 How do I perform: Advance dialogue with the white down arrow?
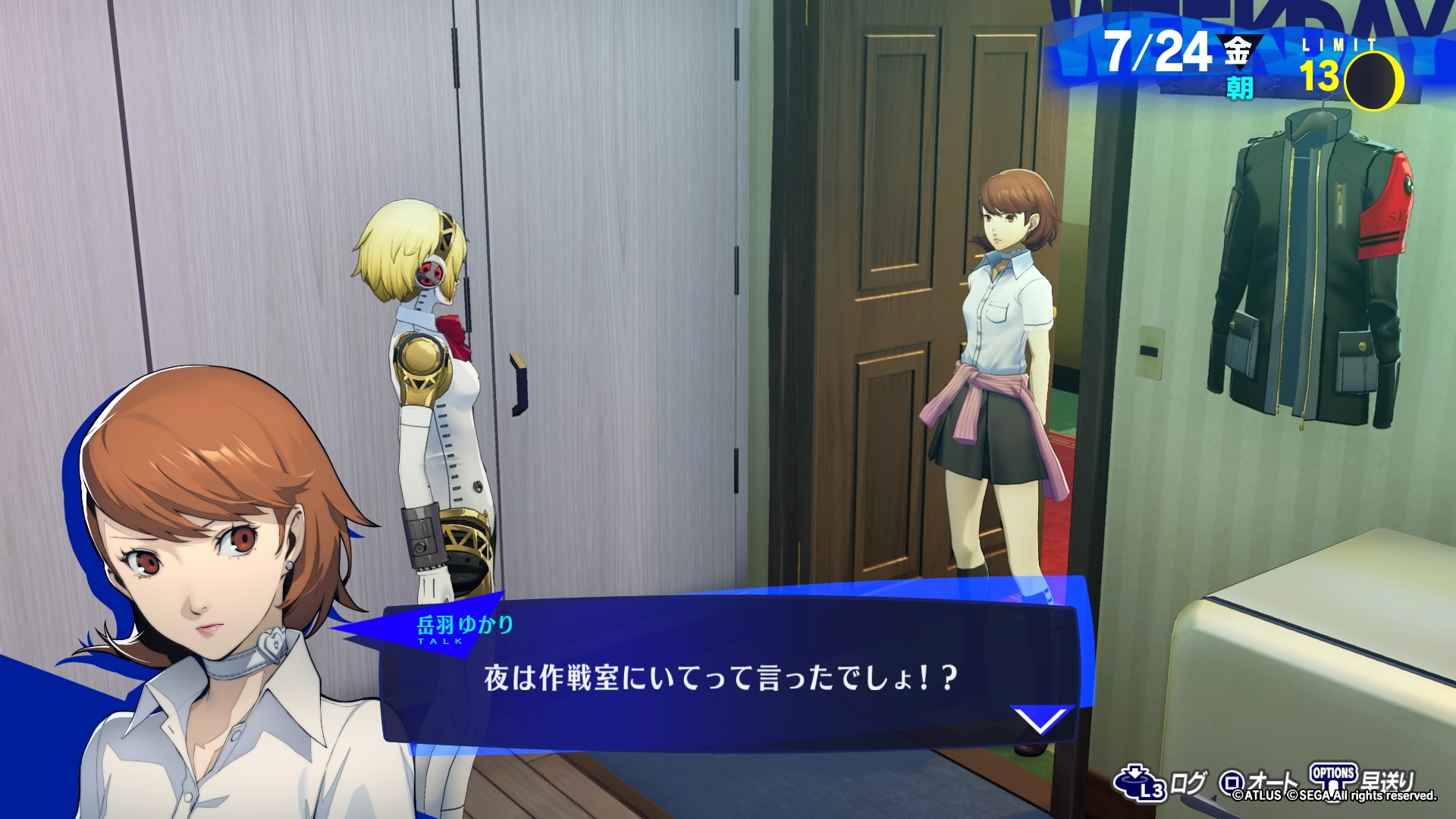(1042, 720)
